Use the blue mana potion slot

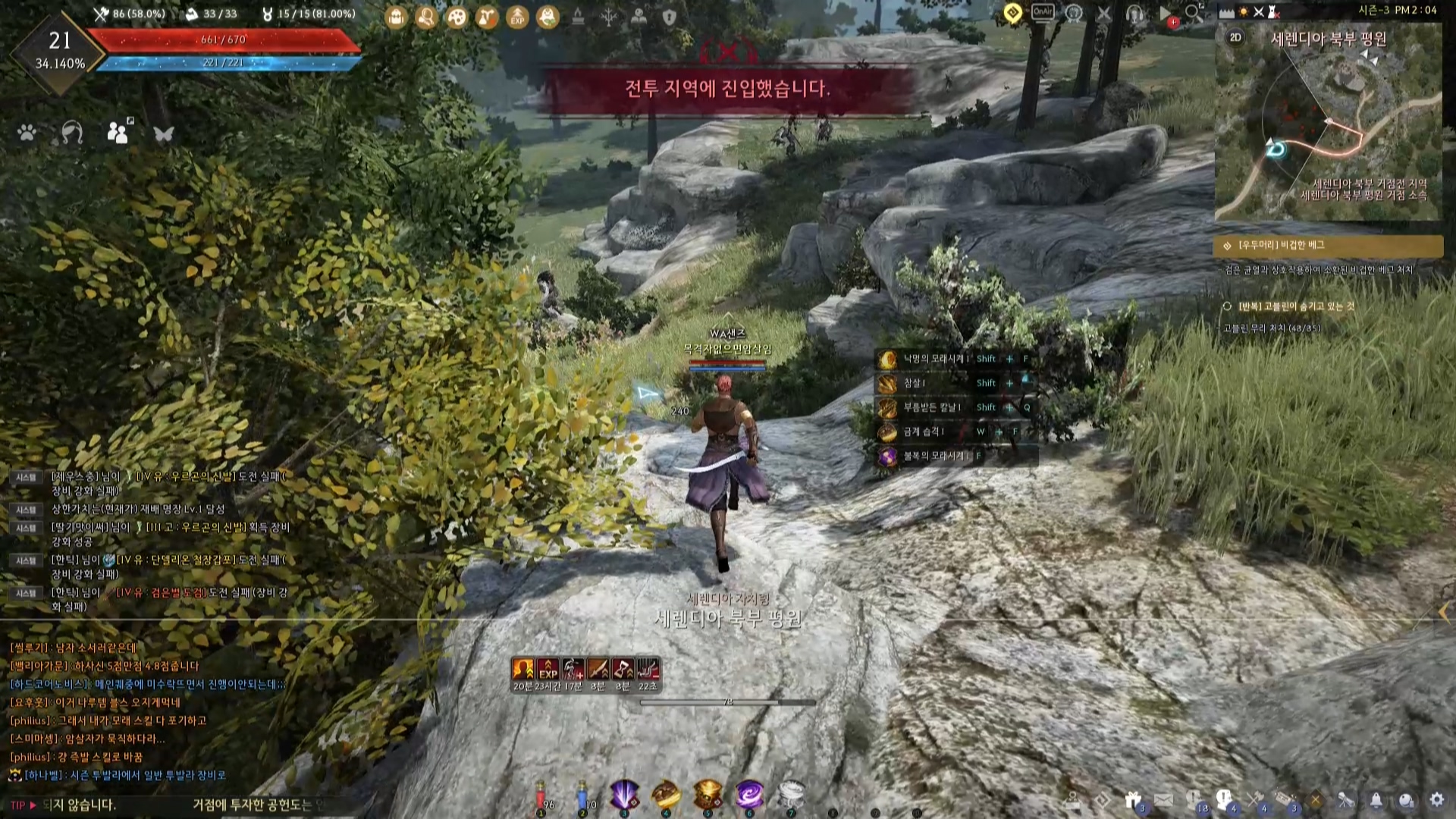[x=582, y=795]
